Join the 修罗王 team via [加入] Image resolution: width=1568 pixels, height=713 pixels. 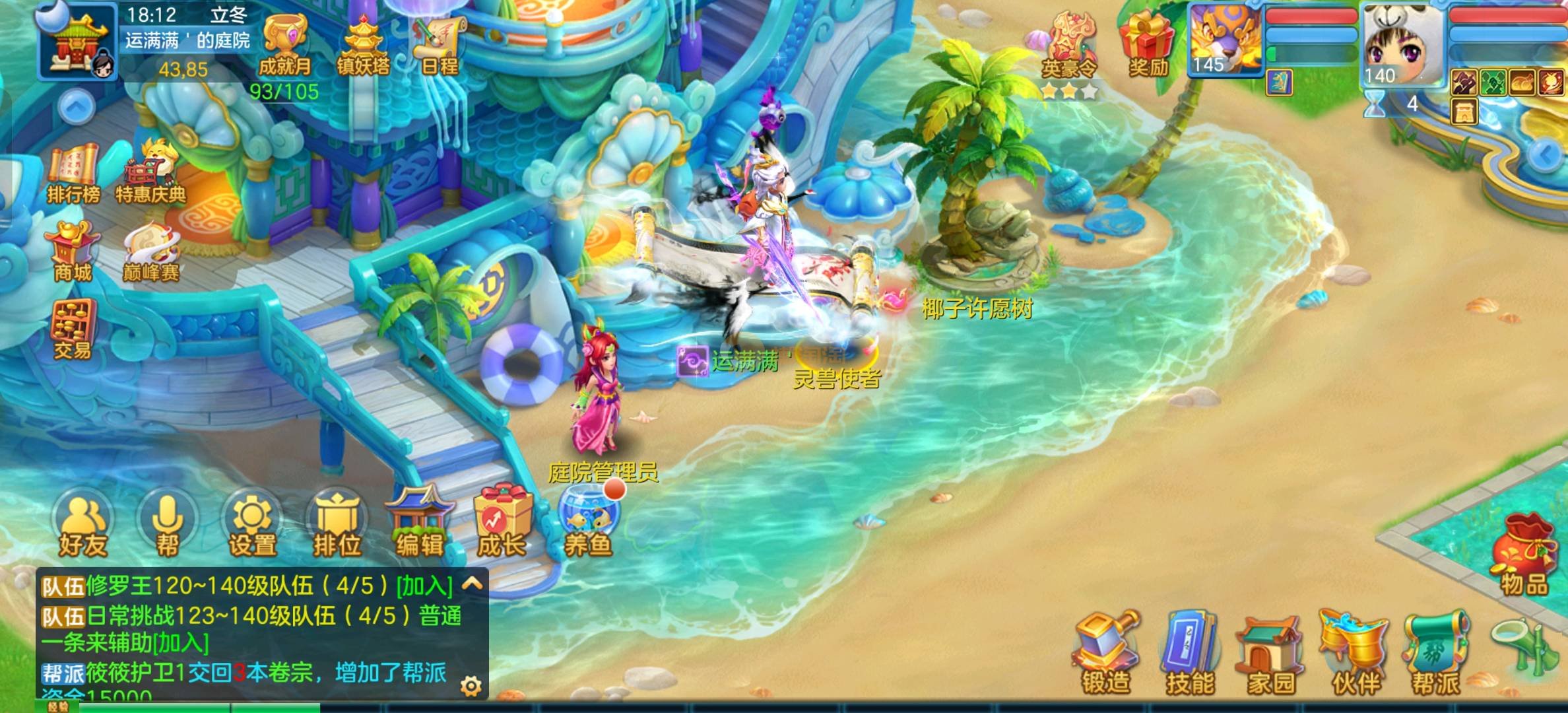click(424, 586)
